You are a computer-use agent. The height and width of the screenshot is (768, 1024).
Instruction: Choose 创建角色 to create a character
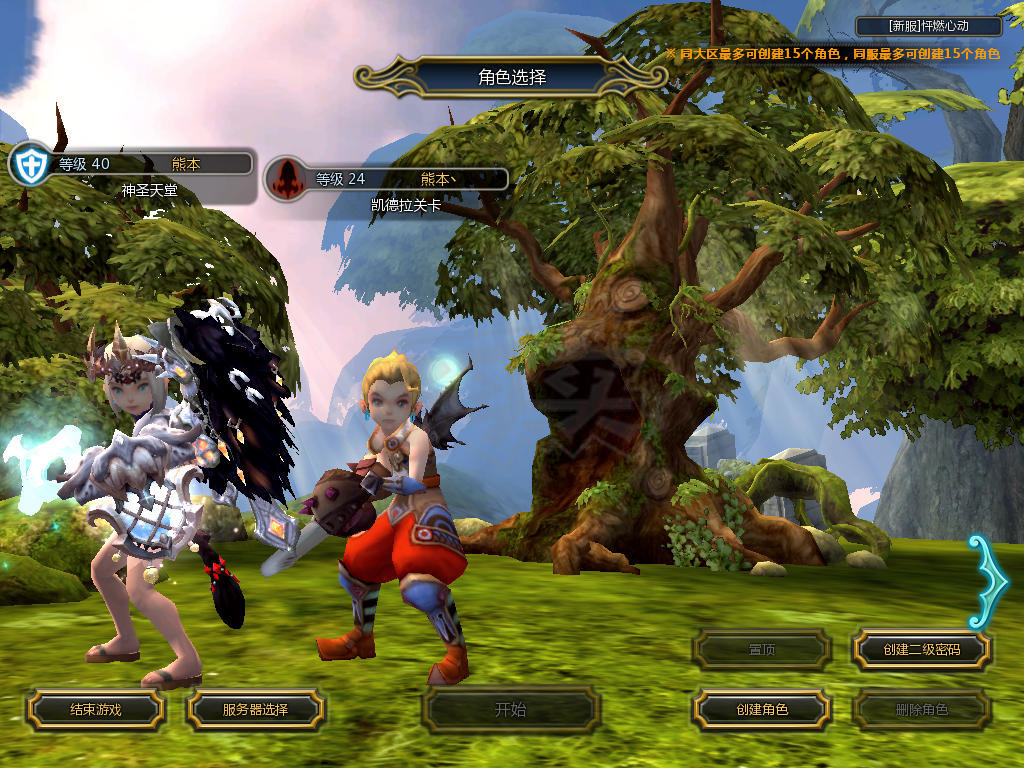pyautogui.click(x=762, y=710)
